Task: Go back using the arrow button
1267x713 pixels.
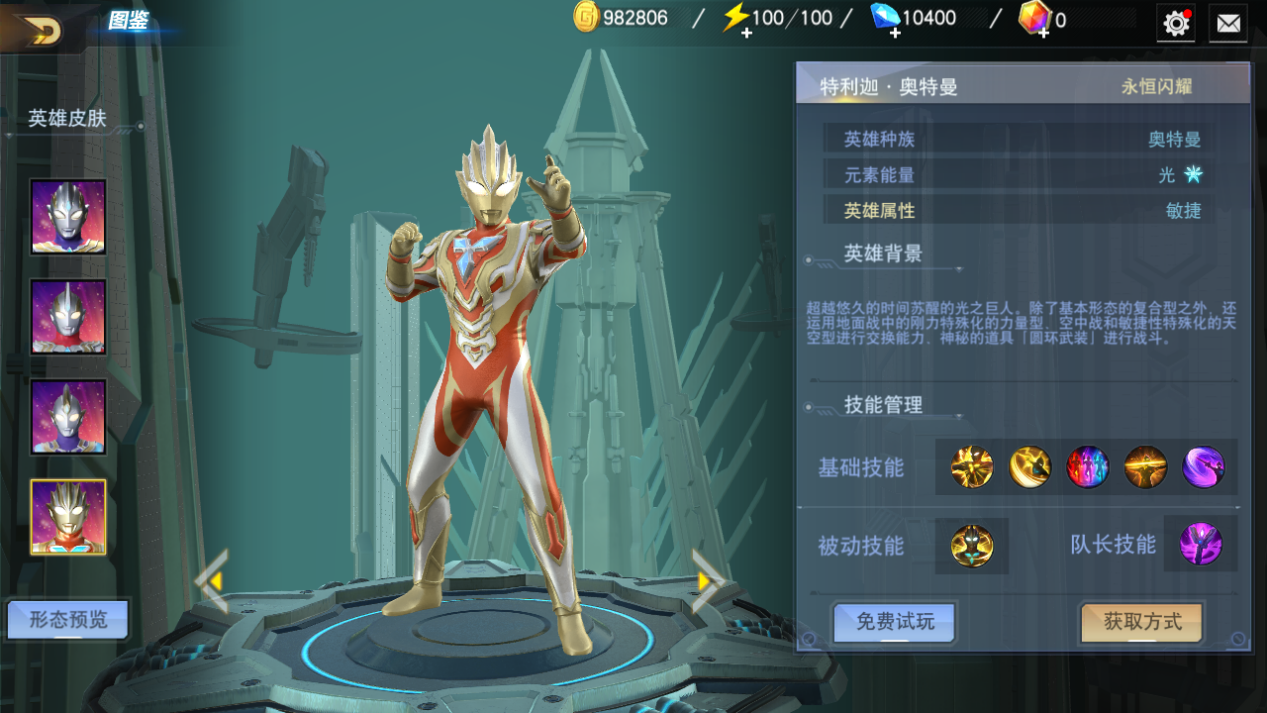Action: coord(38,29)
